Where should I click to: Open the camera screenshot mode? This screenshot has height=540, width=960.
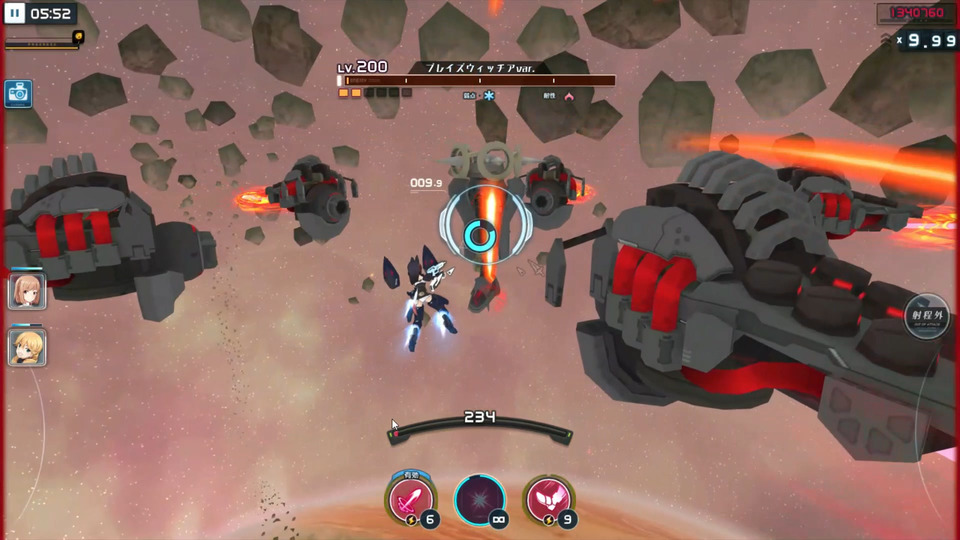(x=18, y=94)
